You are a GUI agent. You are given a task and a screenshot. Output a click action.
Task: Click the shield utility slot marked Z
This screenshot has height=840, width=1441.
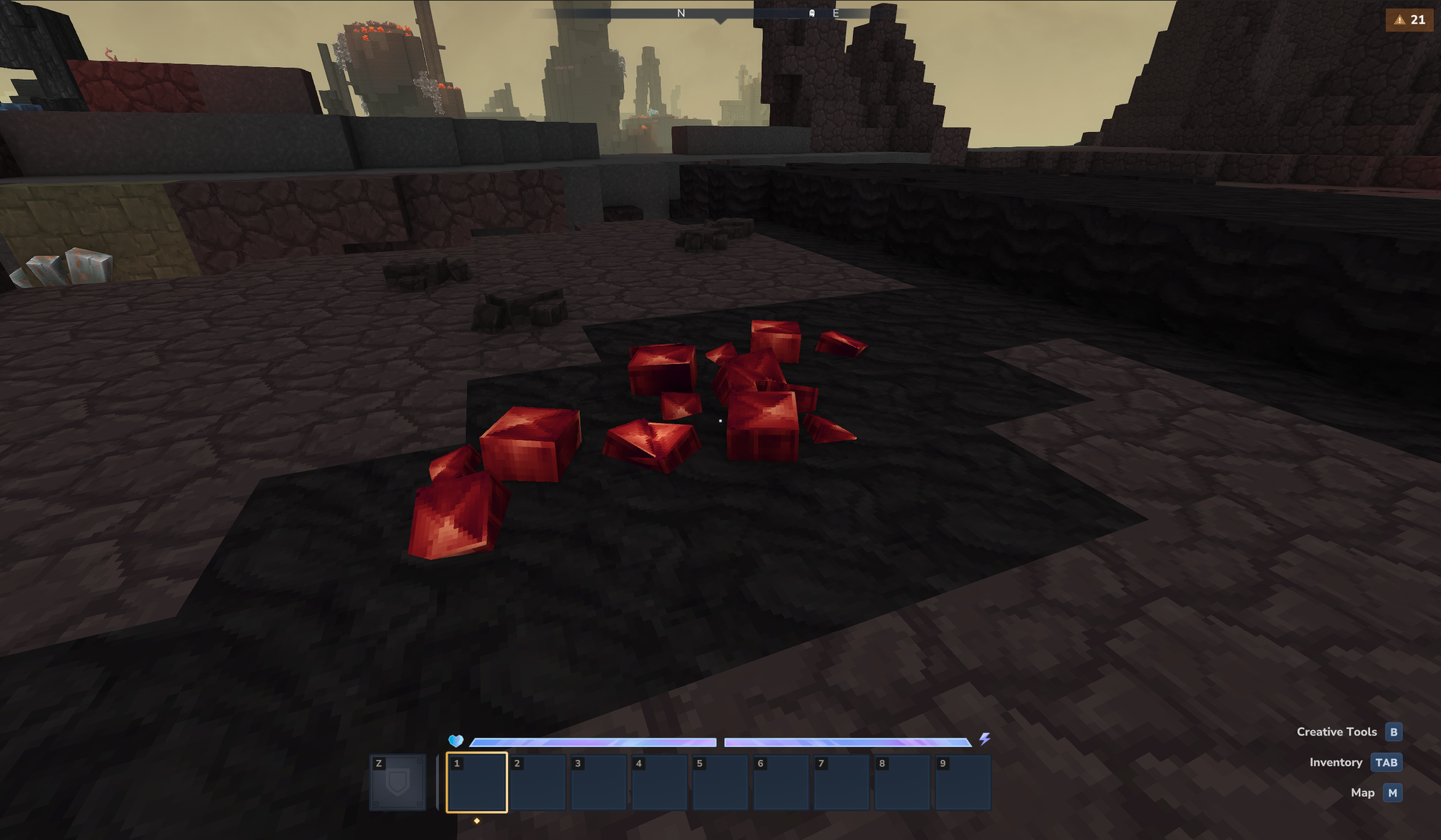(398, 782)
